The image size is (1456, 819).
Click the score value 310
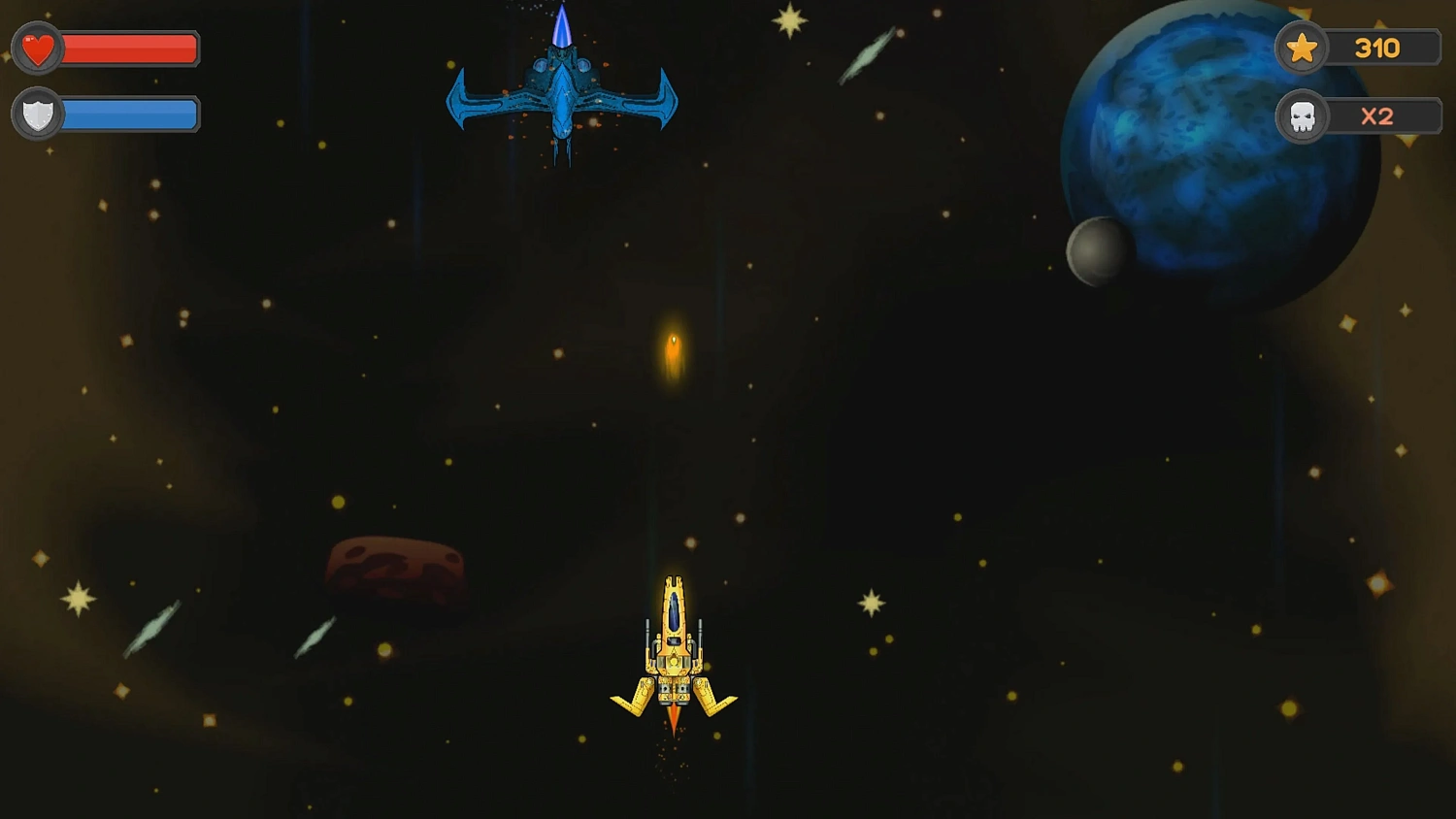pyautogui.click(x=1378, y=48)
